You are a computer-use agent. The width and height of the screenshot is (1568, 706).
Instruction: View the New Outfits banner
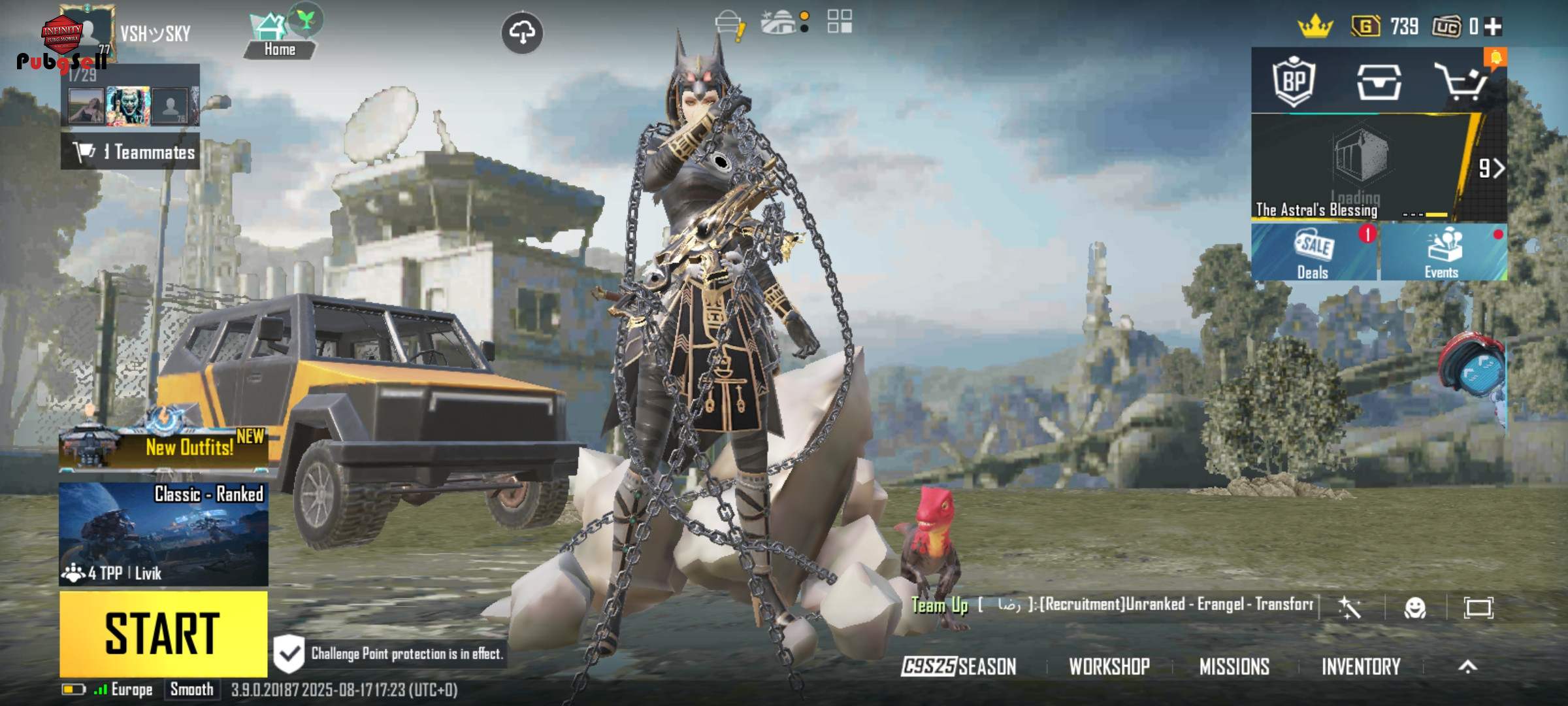[x=163, y=447]
